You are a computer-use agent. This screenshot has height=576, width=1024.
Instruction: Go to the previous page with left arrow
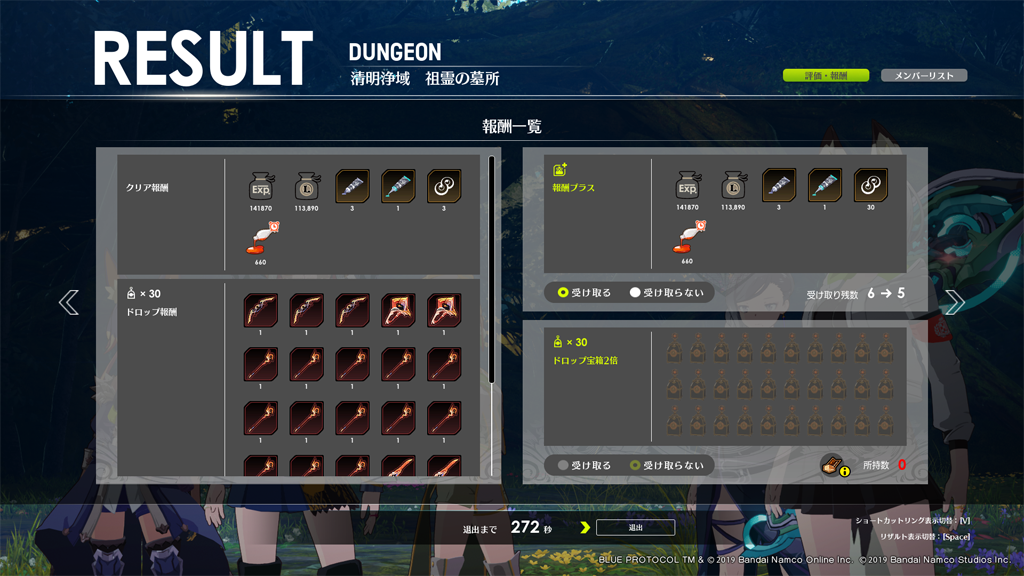(x=68, y=302)
